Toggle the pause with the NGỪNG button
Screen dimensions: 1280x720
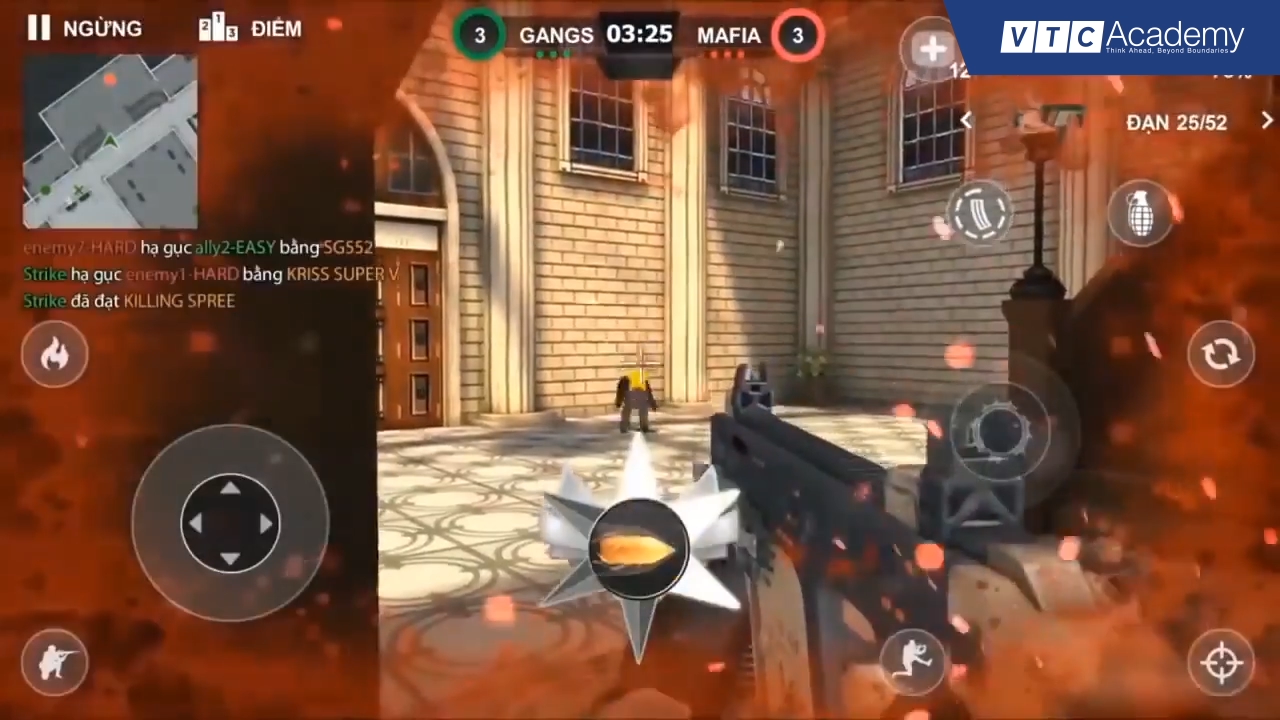pos(85,28)
